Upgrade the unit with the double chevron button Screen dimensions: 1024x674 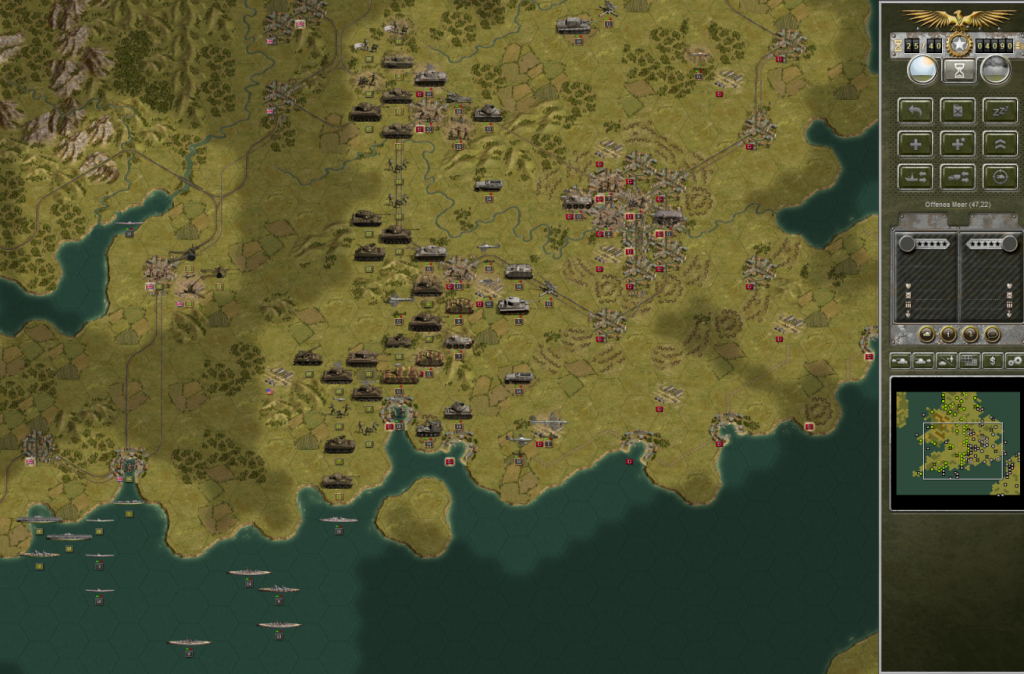(x=999, y=143)
